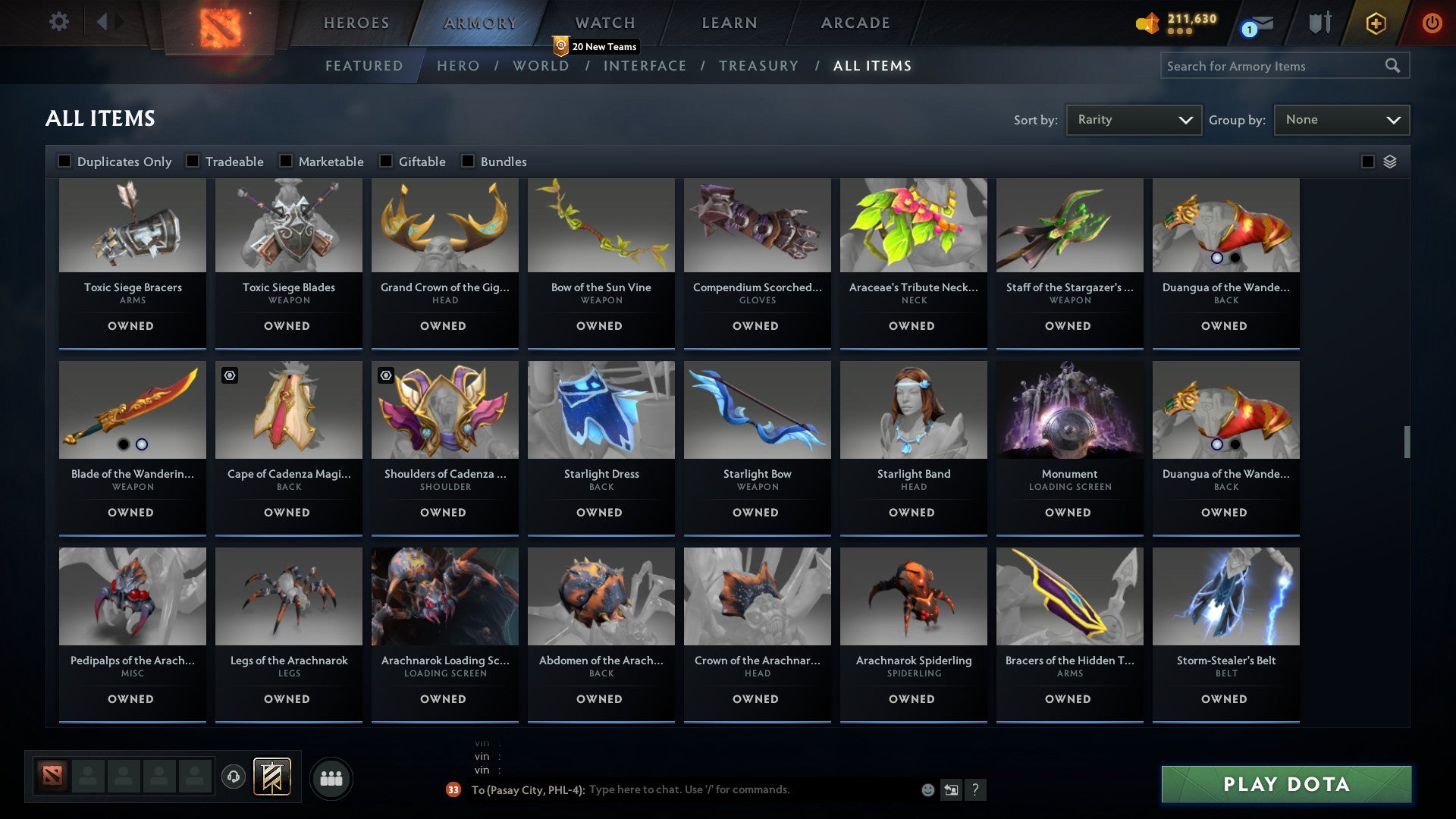Expand the grid layout options top-right of items
This screenshot has width=1456, height=819.
(x=1389, y=161)
